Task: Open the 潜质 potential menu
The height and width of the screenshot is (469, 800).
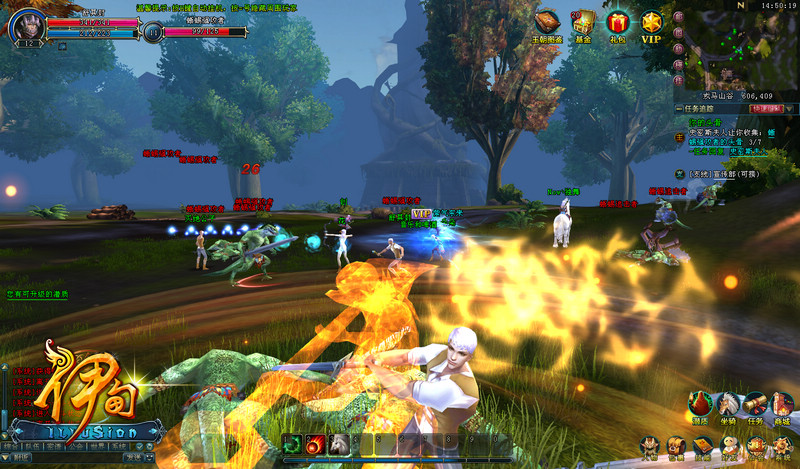Action: tap(702, 406)
